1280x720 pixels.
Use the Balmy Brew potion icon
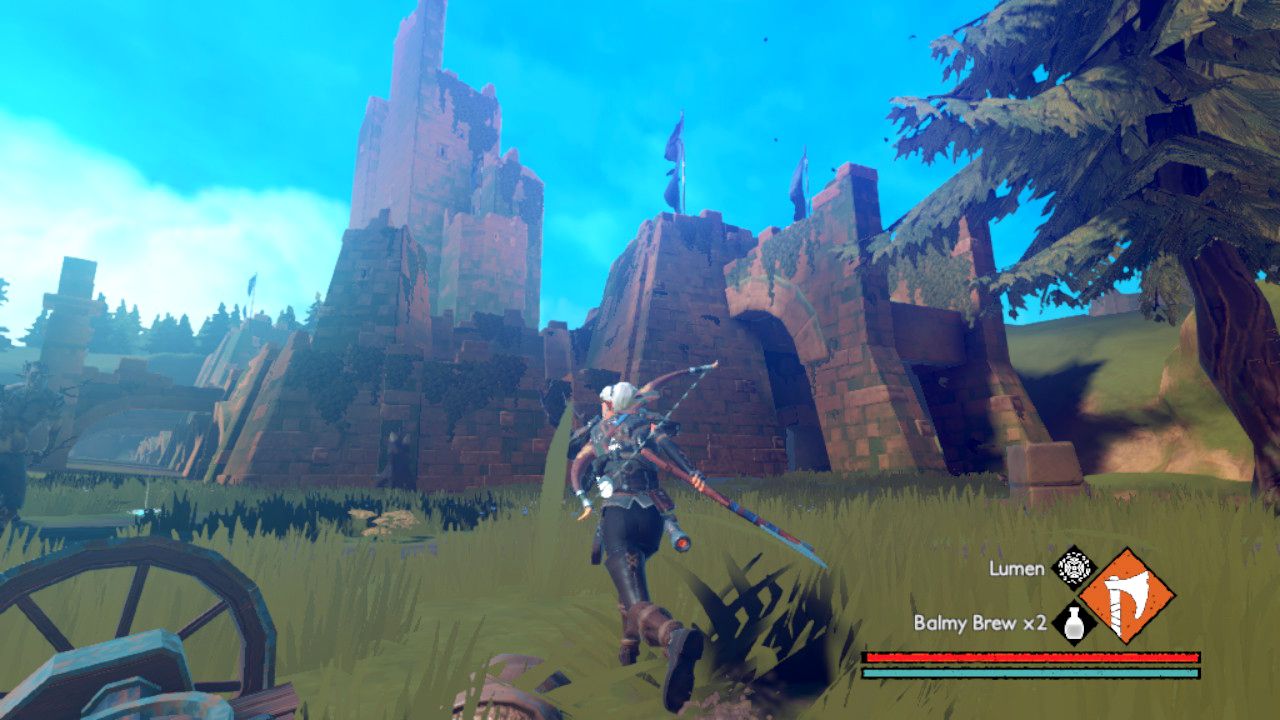click(1073, 623)
